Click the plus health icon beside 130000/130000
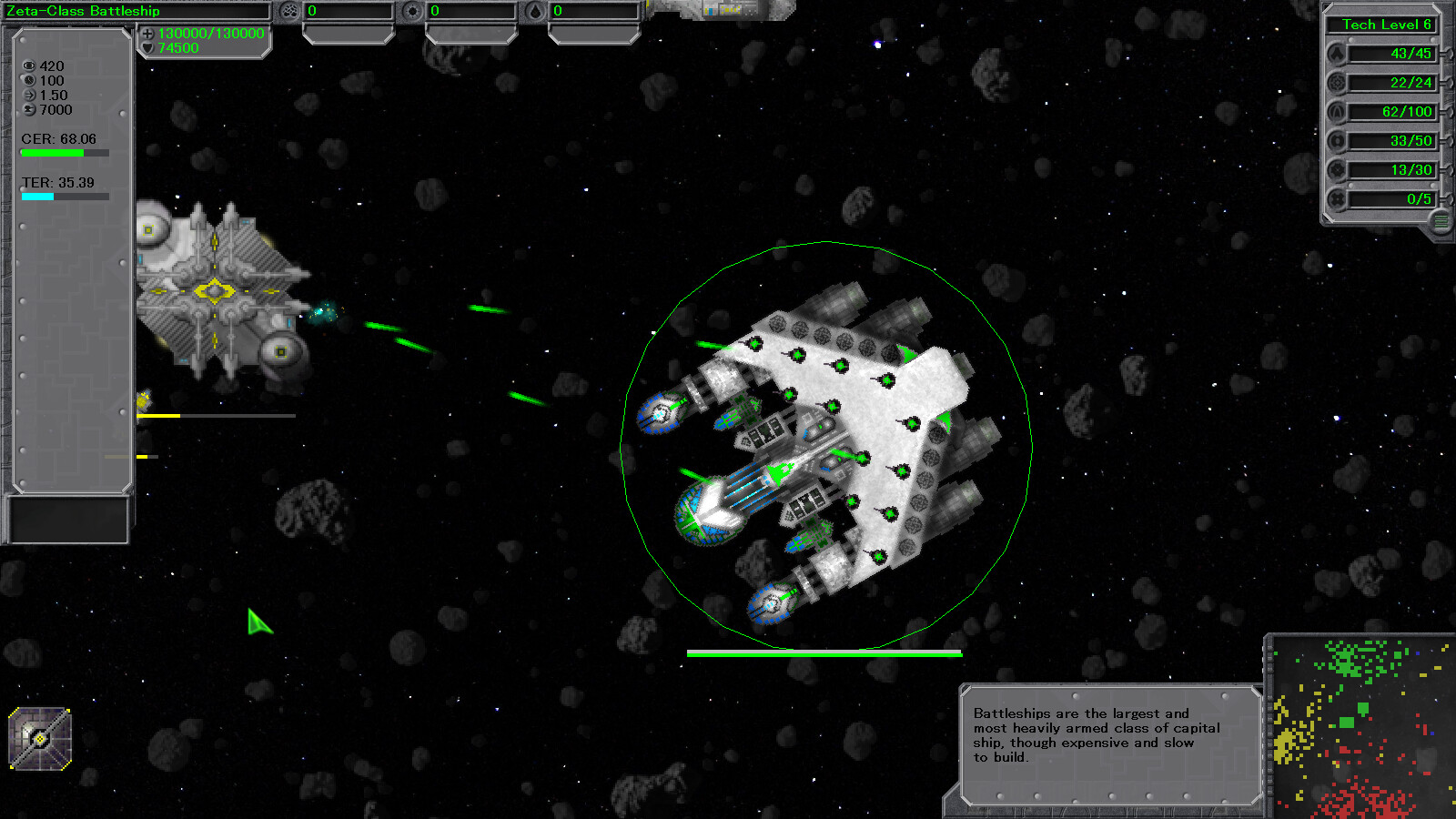This screenshot has width=1456, height=819. (x=147, y=31)
